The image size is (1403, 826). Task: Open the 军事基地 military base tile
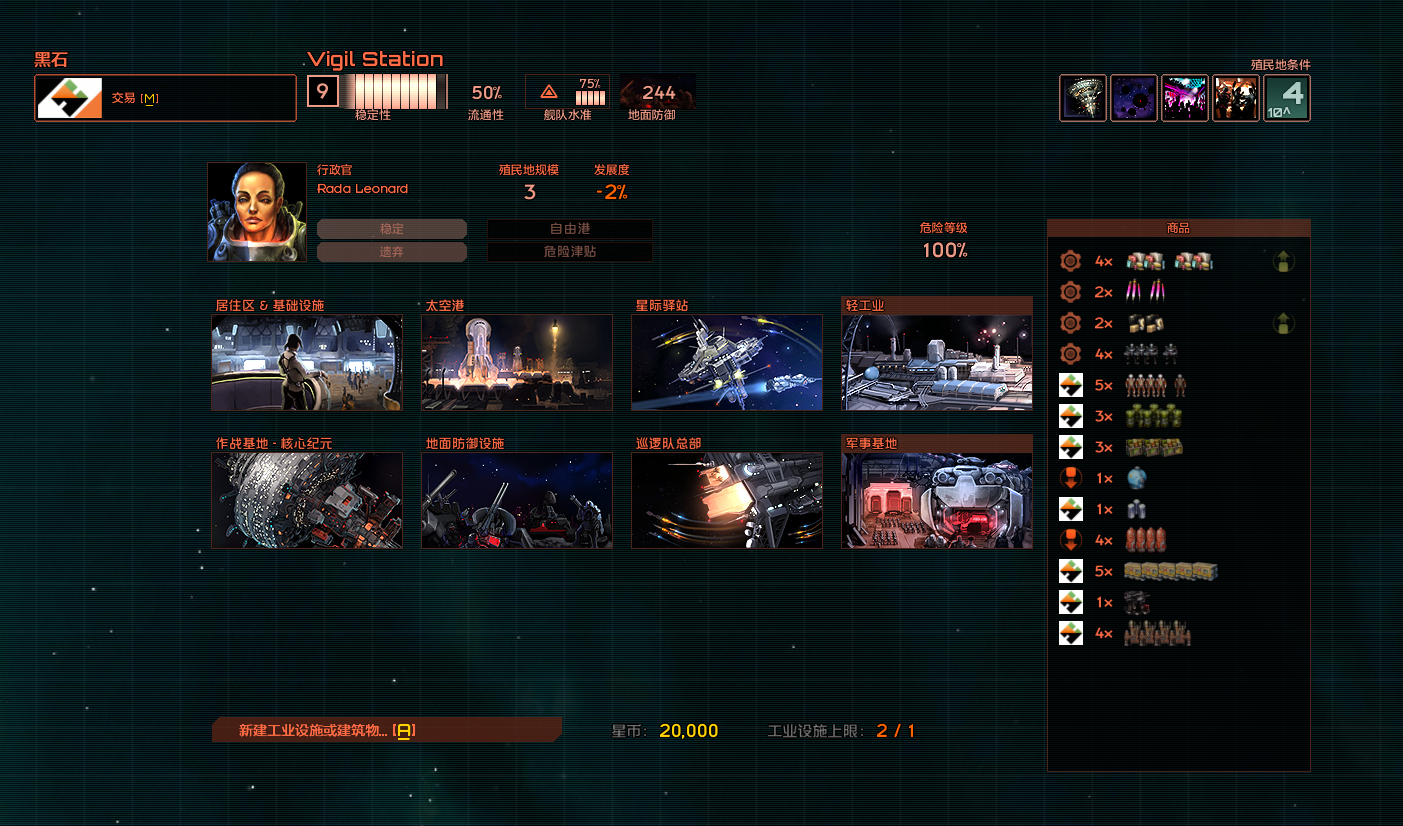click(x=937, y=500)
